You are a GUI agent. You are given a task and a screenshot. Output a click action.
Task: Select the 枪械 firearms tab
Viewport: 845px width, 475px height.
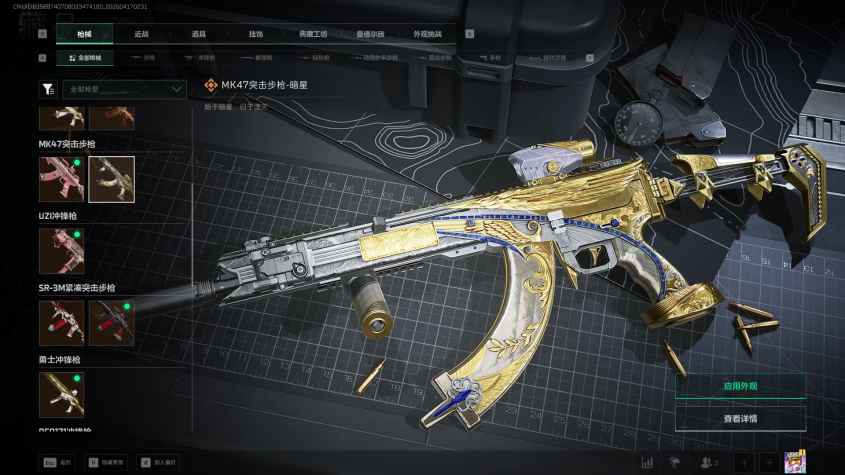click(85, 34)
